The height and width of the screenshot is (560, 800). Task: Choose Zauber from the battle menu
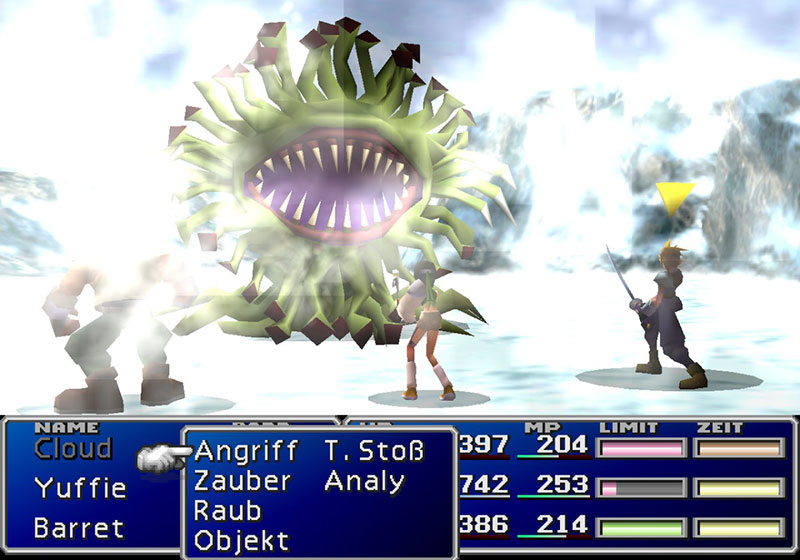pyautogui.click(x=242, y=482)
